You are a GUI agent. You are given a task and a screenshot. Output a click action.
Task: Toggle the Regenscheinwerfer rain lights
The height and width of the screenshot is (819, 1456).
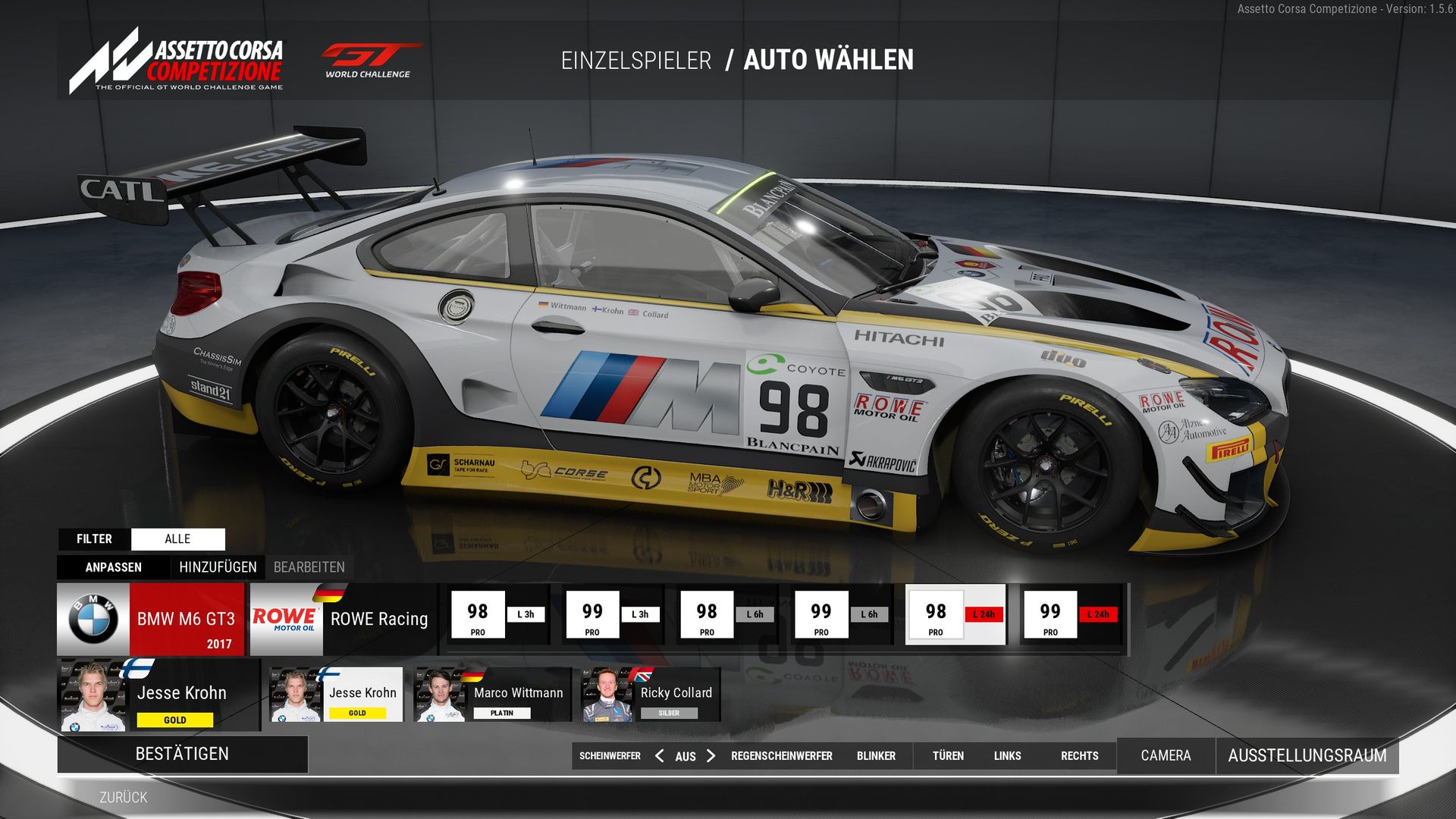[x=781, y=755]
